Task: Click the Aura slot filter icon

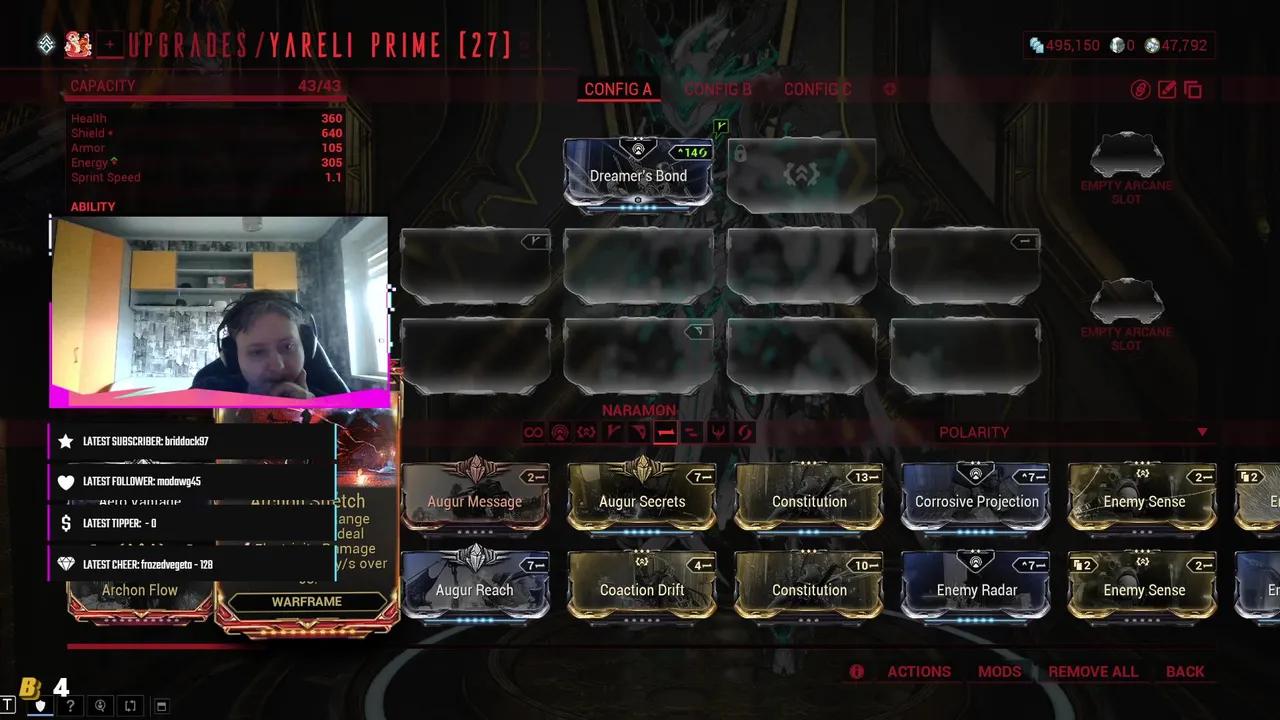Action: coord(561,431)
